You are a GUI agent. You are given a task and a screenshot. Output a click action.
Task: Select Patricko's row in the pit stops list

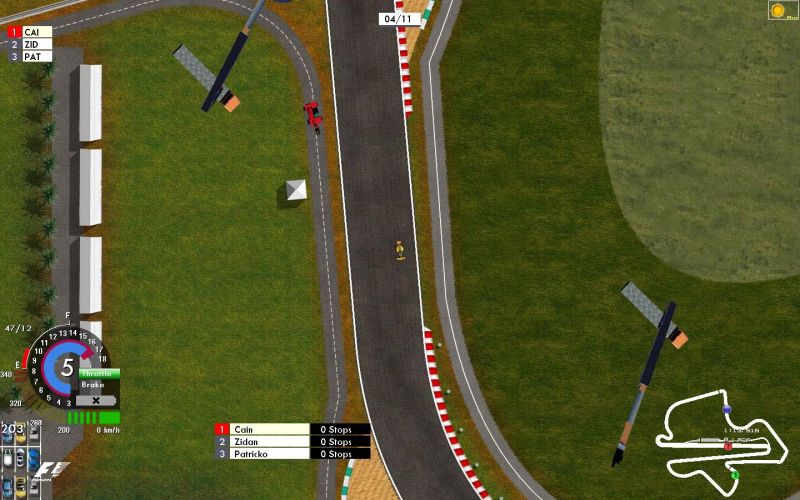pyautogui.click(x=292, y=453)
